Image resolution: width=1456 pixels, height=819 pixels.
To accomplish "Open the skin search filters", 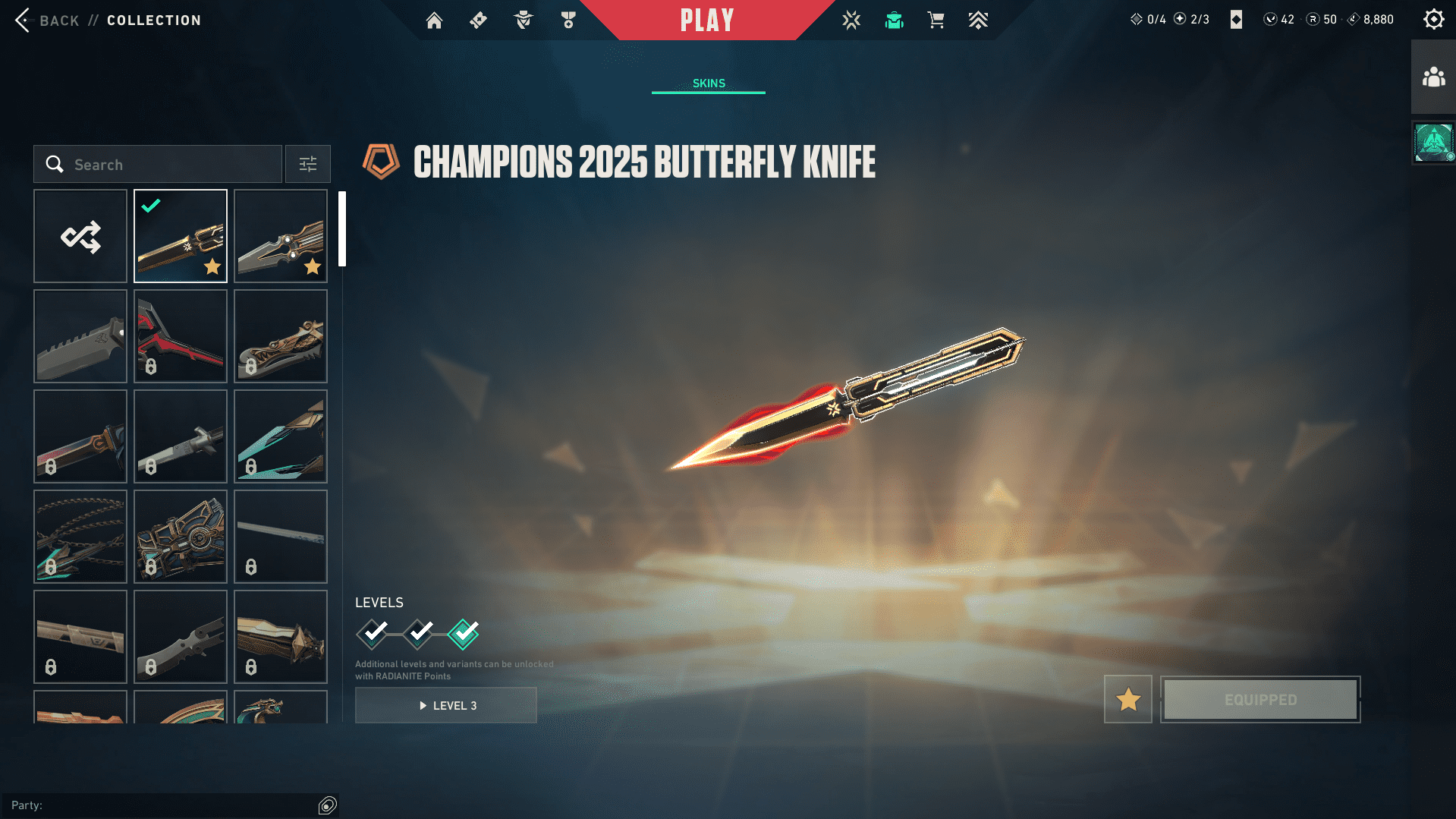I will coord(307,164).
